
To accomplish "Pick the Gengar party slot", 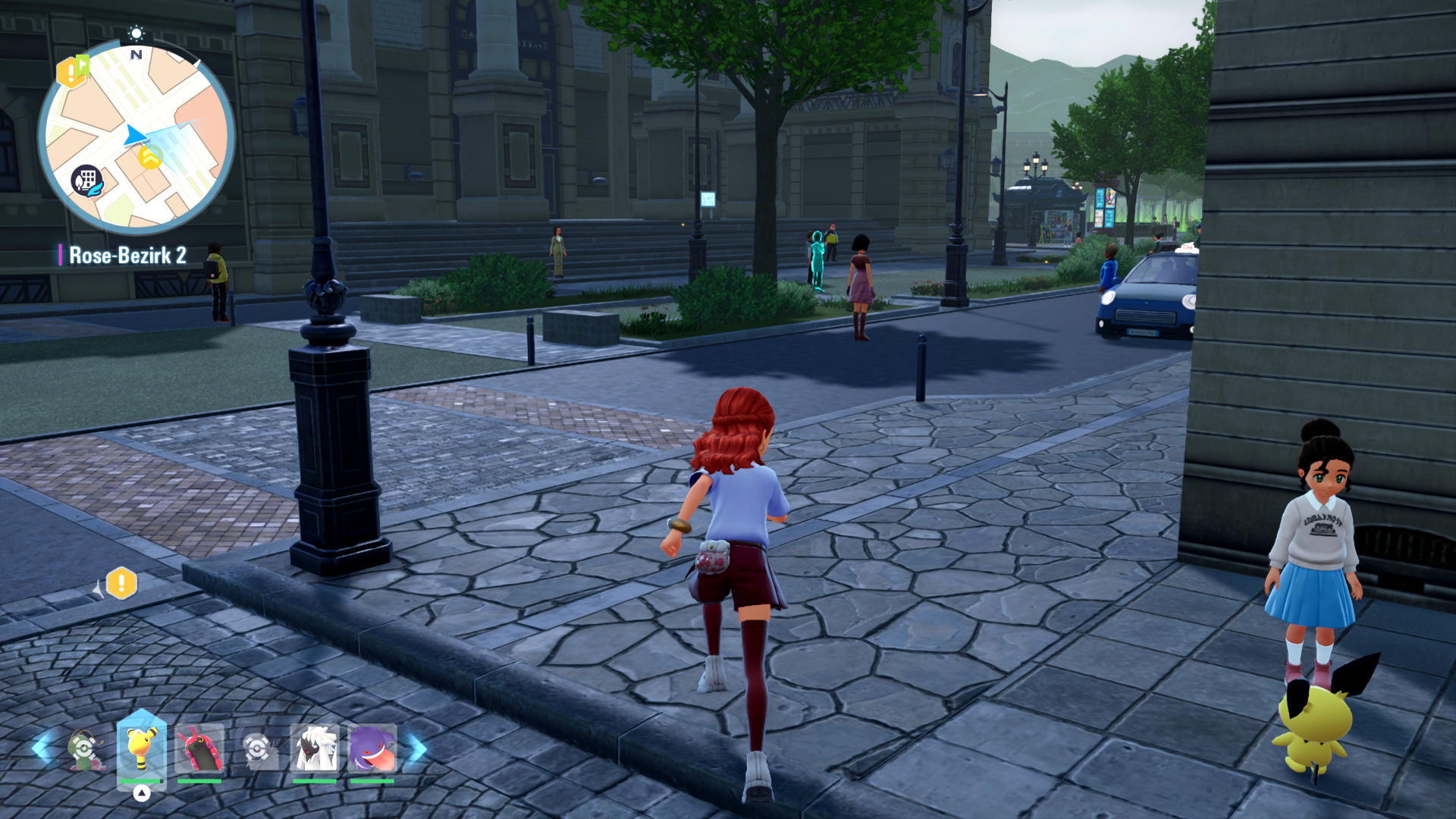I will point(372,750).
